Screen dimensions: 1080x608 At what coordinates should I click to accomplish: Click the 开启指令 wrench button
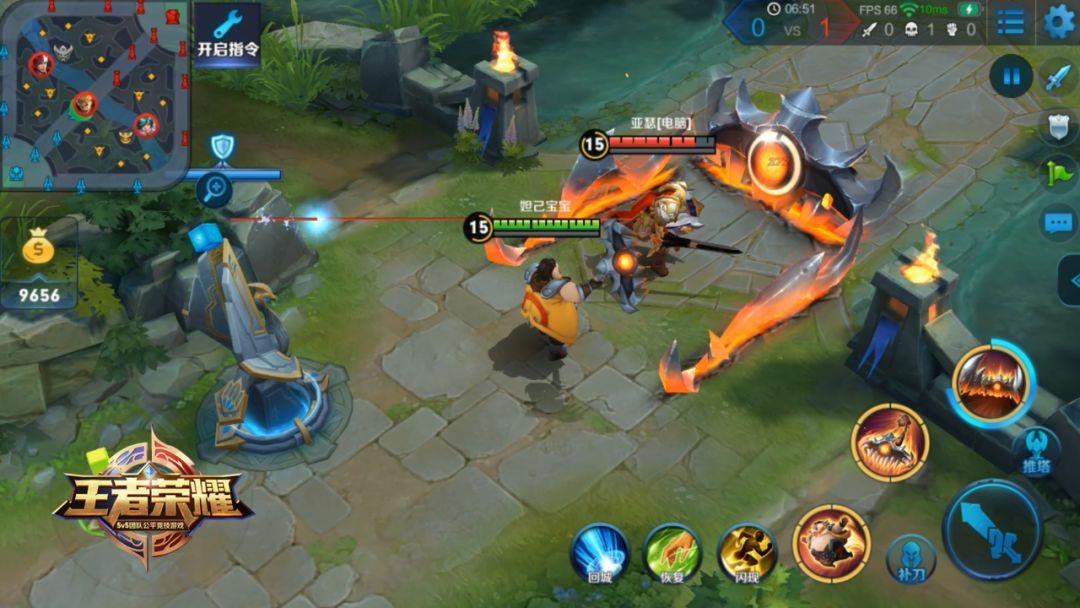click(x=227, y=34)
